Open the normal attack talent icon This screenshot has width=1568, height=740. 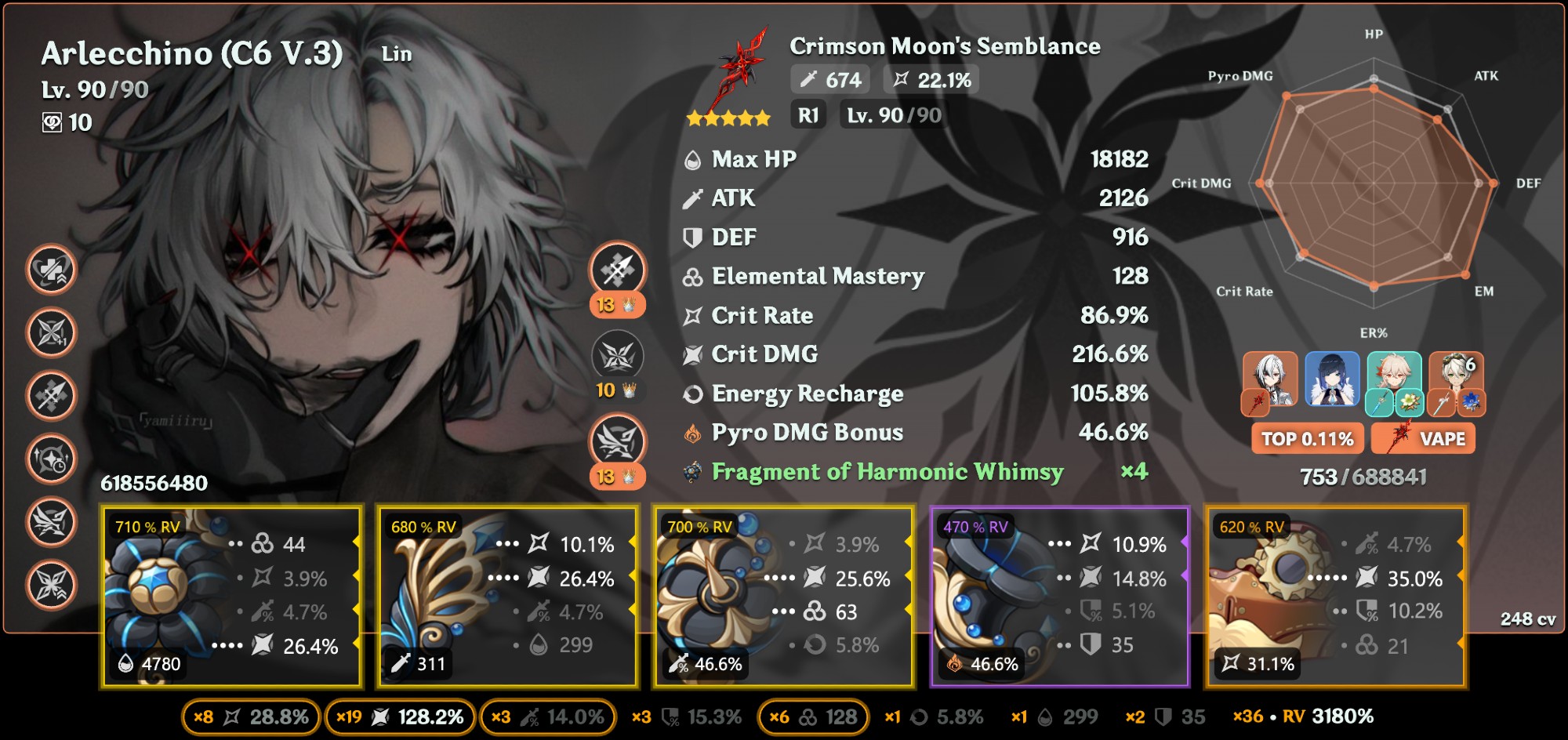617,270
